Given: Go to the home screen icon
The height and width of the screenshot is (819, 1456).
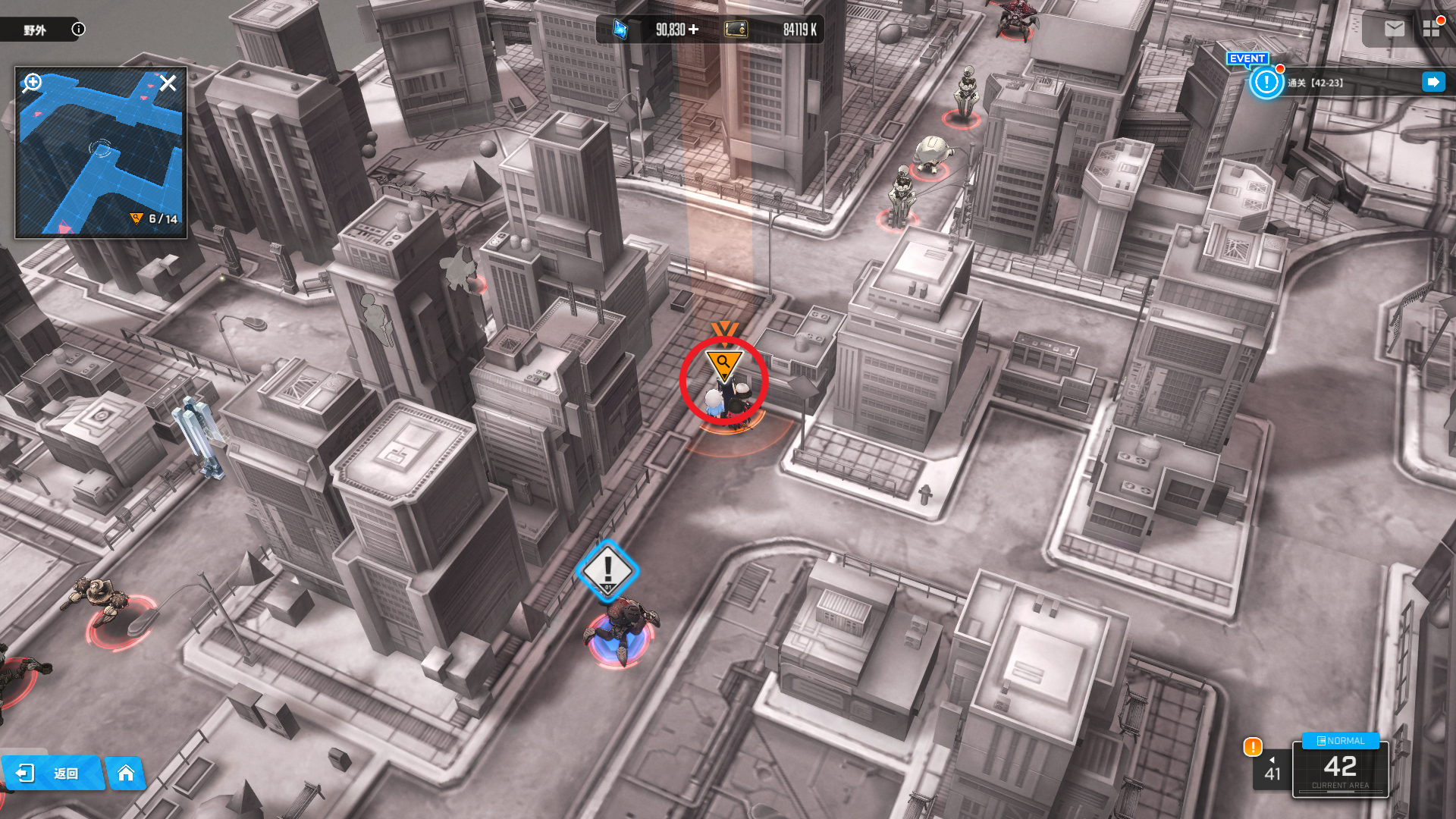Looking at the screenshot, I should click(126, 773).
